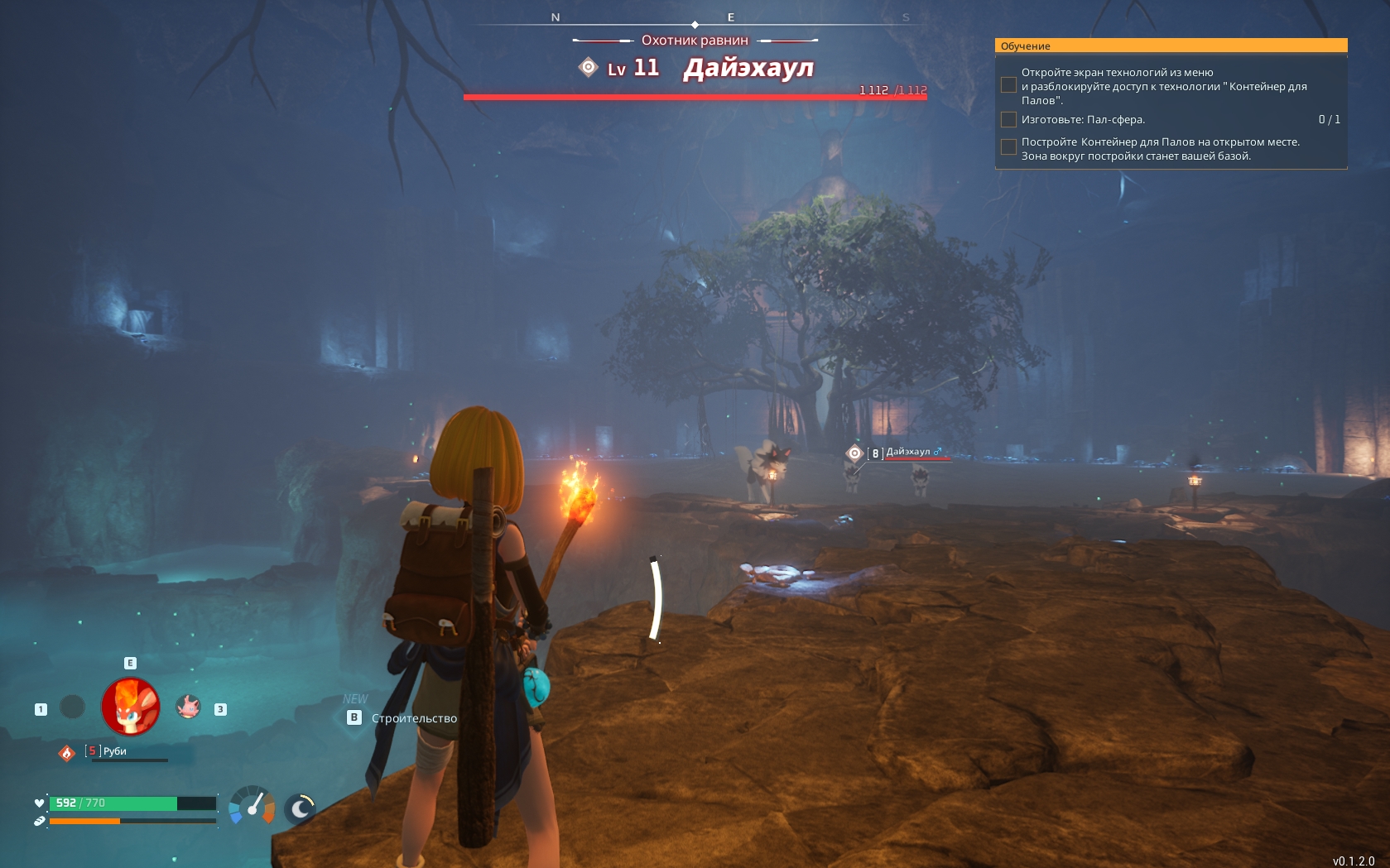Switch to the pink pal party icon
Viewport: 1390px width, 868px height.
189,707
